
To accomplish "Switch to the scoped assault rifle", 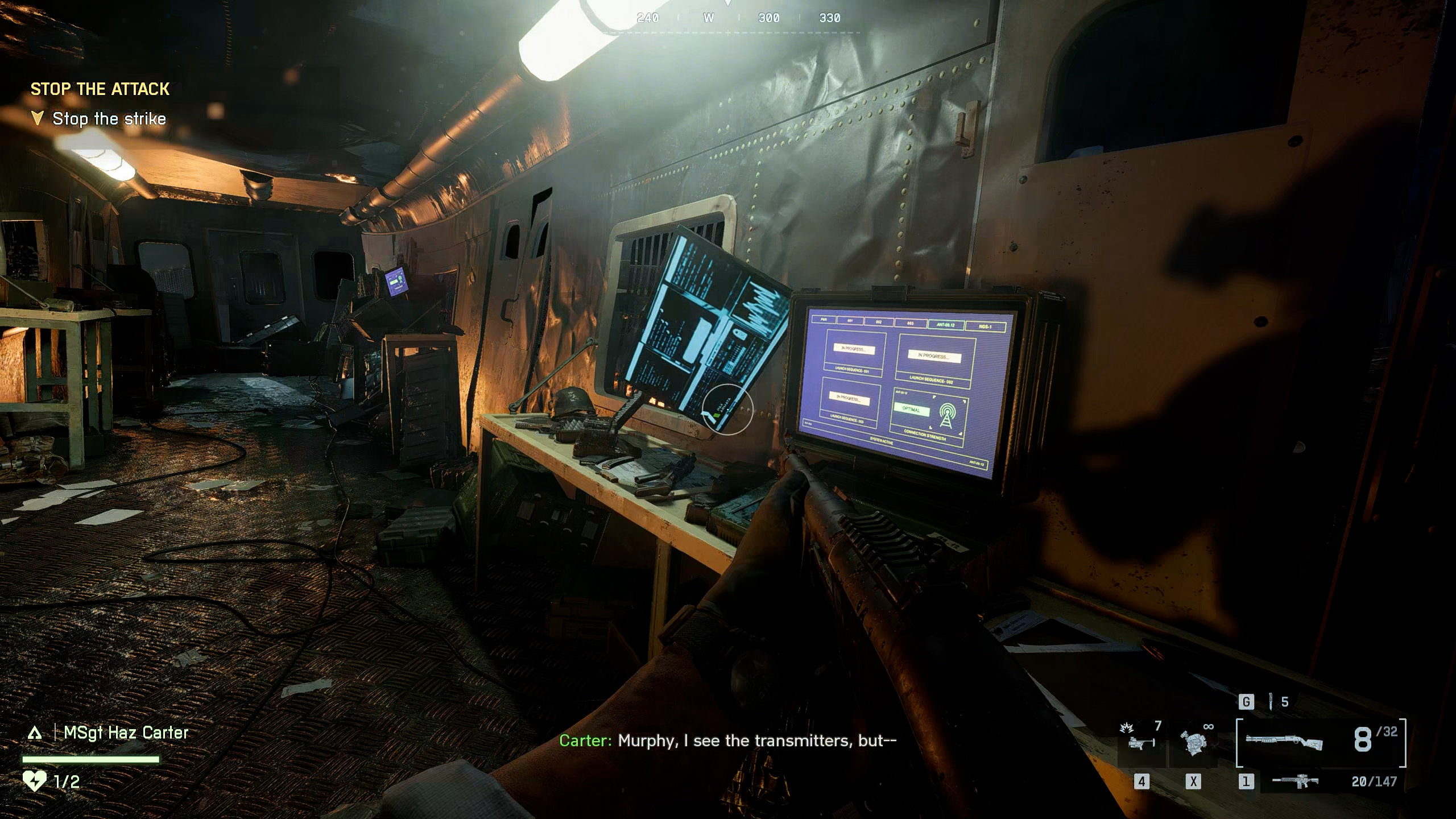I will (1295, 781).
